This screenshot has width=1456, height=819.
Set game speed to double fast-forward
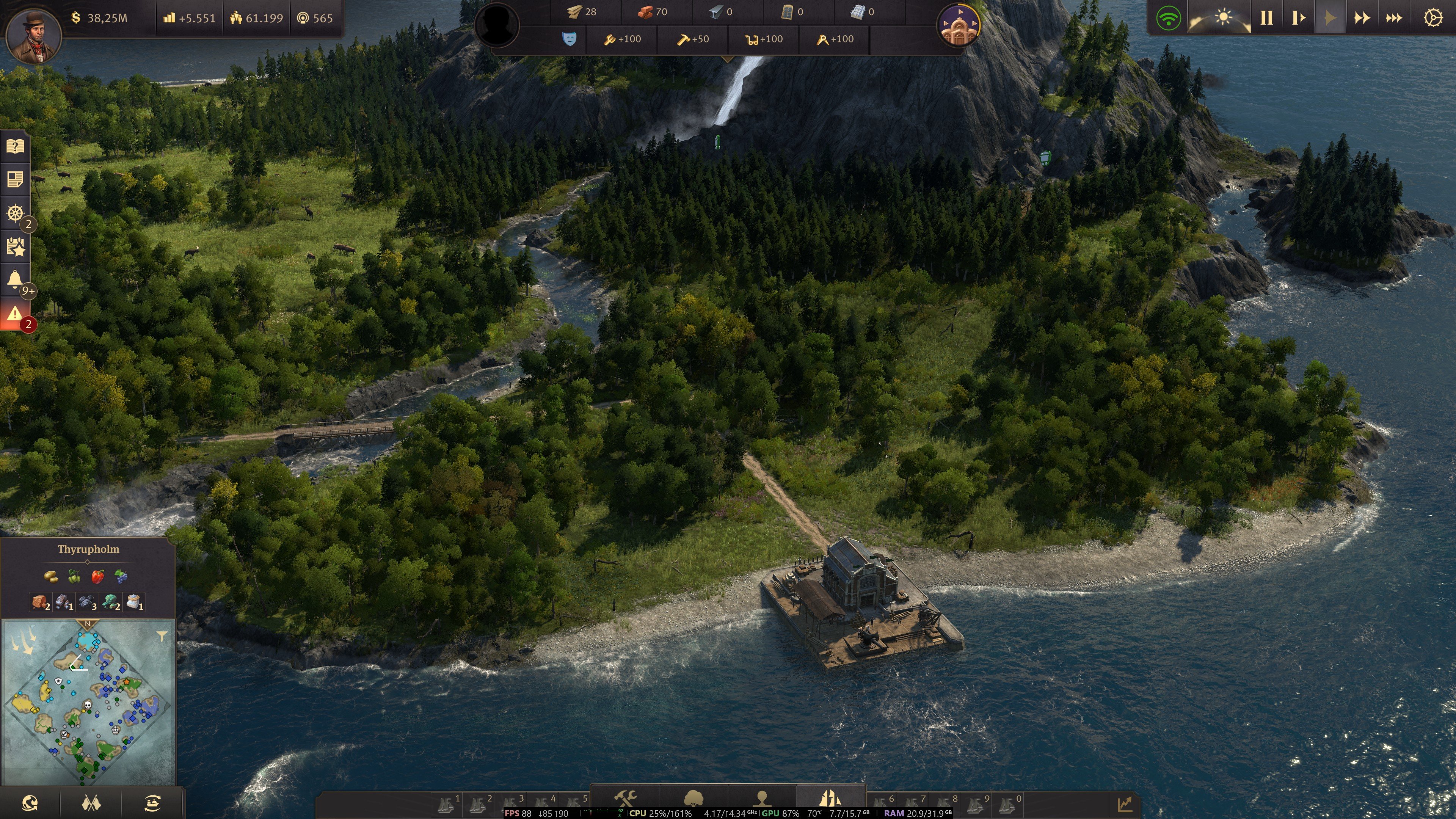pyautogui.click(x=1362, y=18)
